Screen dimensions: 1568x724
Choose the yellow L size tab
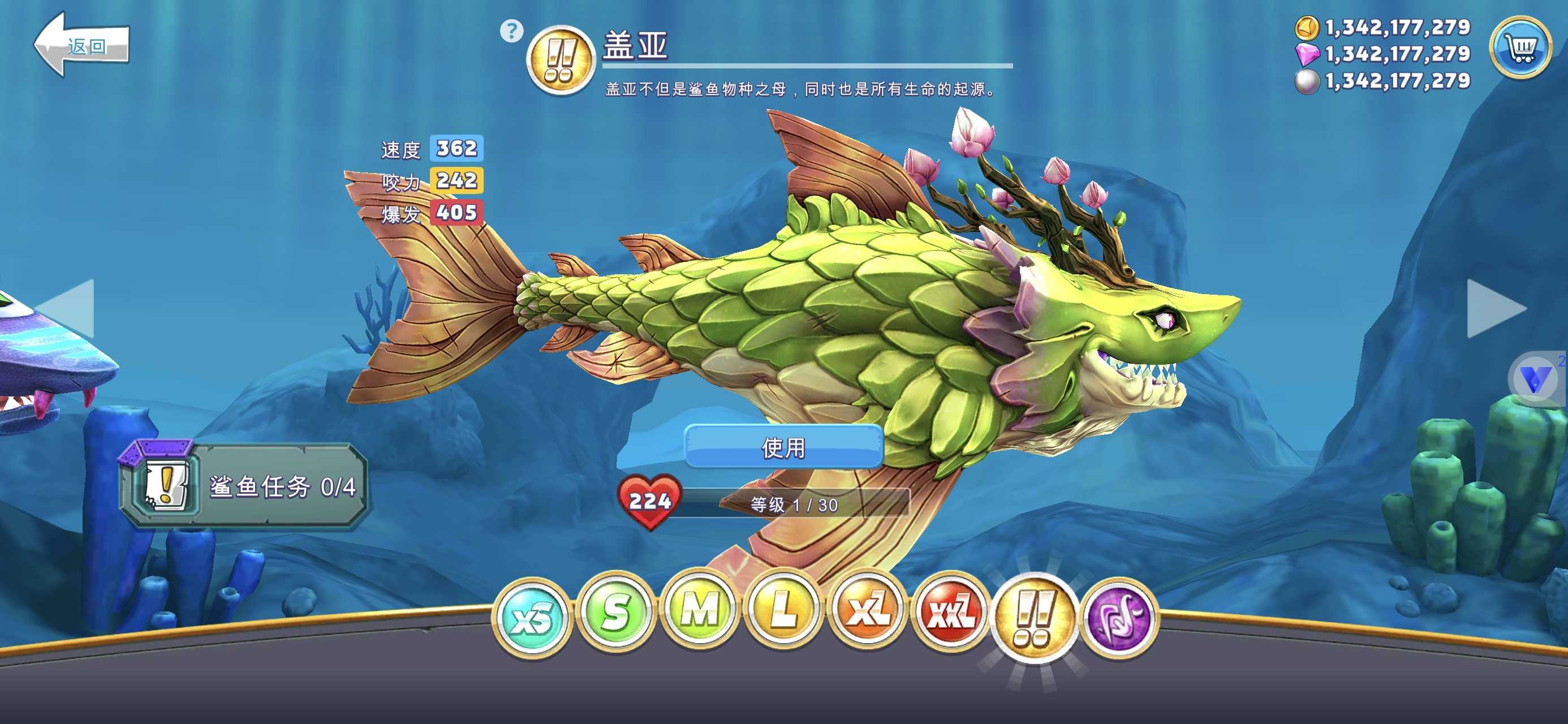(x=783, y=609)
